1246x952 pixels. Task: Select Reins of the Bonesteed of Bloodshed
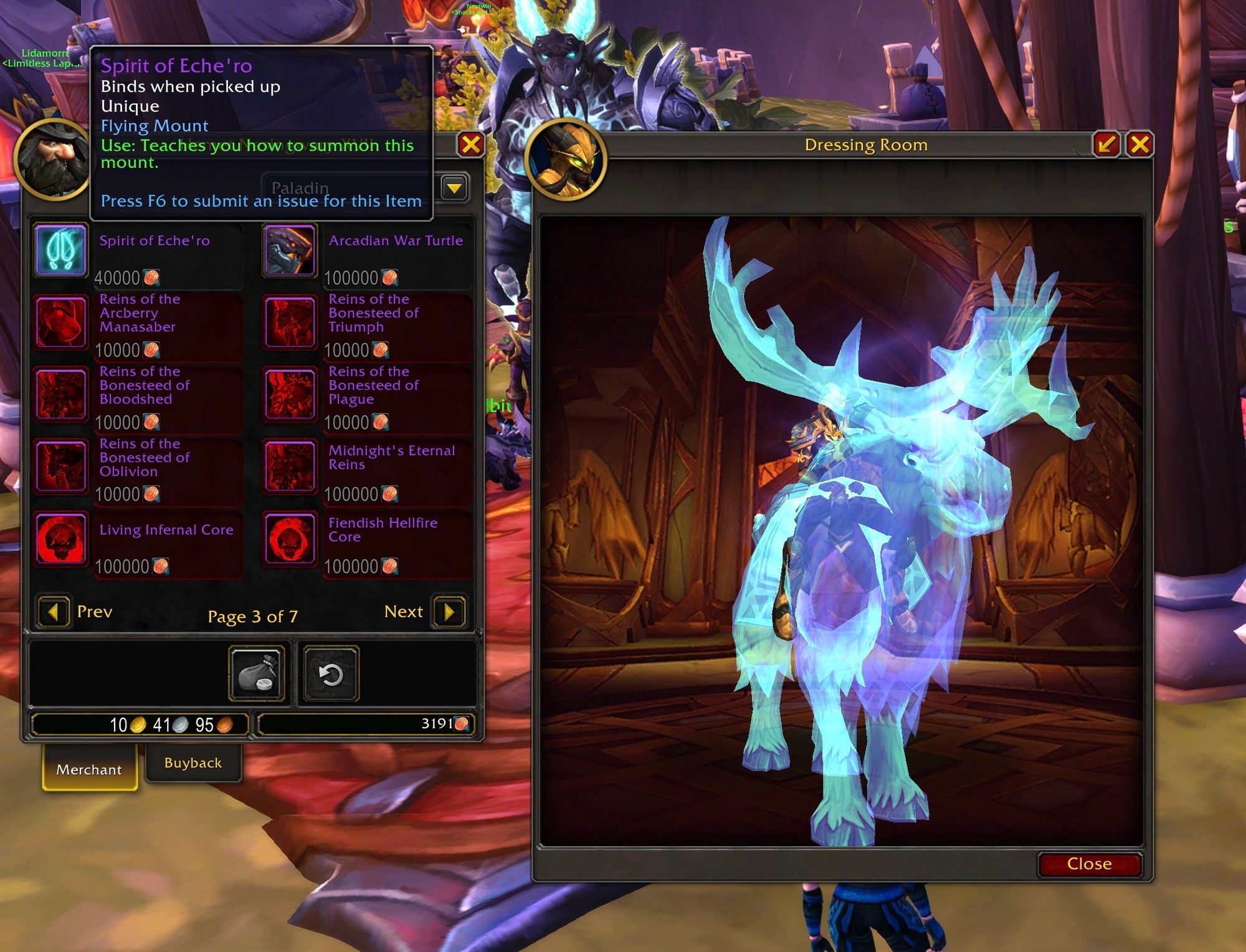[x=60, y=394]
